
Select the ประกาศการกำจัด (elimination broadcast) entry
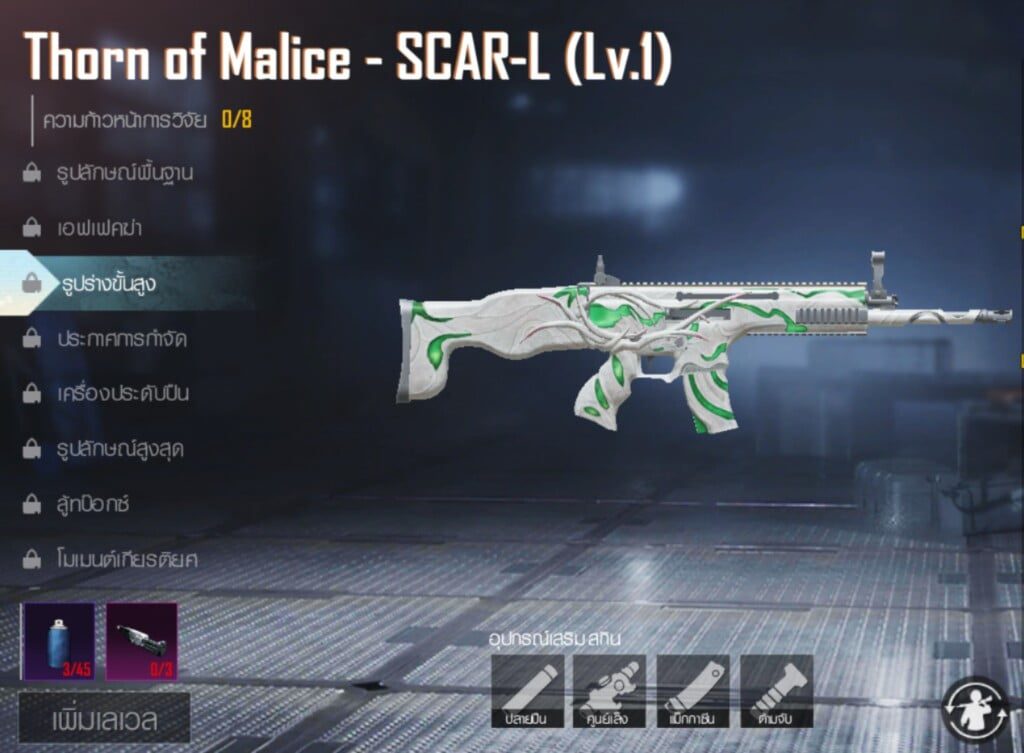click(122, 338)
